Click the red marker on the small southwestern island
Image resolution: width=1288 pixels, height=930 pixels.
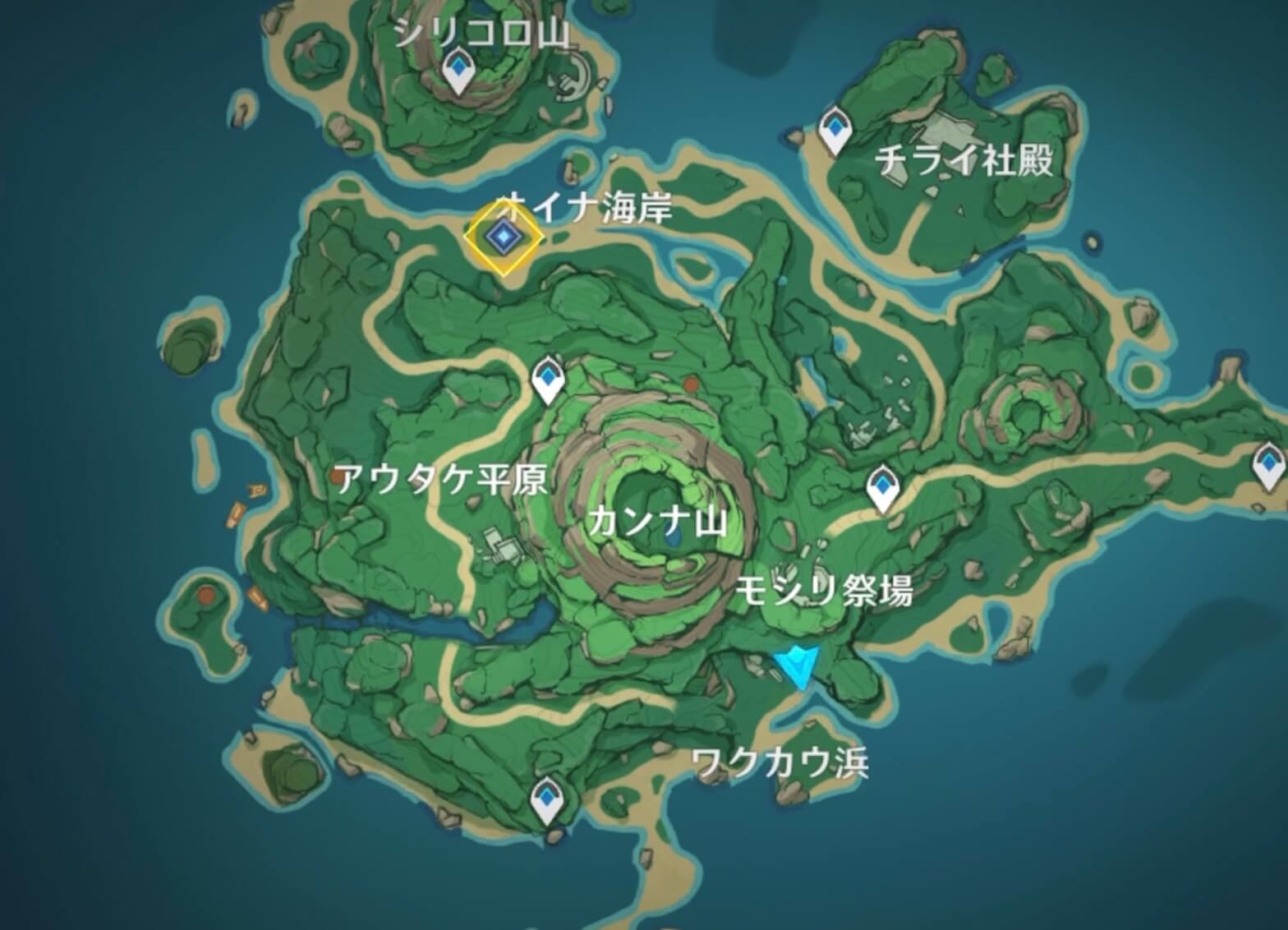click(205, 595)
